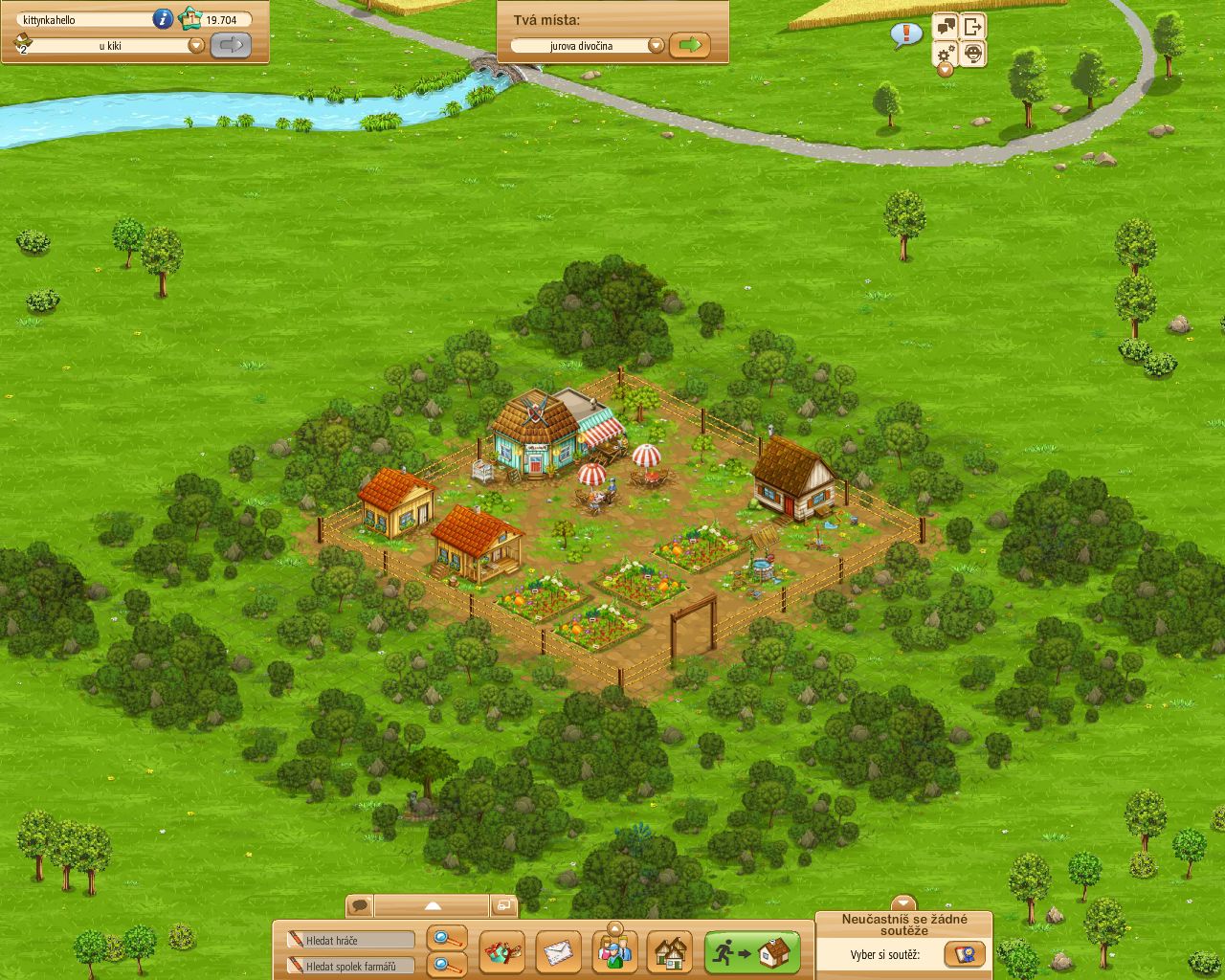Open the u kiki dropdown
Screen dimensions: 1225x980
pyautogui.click(x=196, y=44)
